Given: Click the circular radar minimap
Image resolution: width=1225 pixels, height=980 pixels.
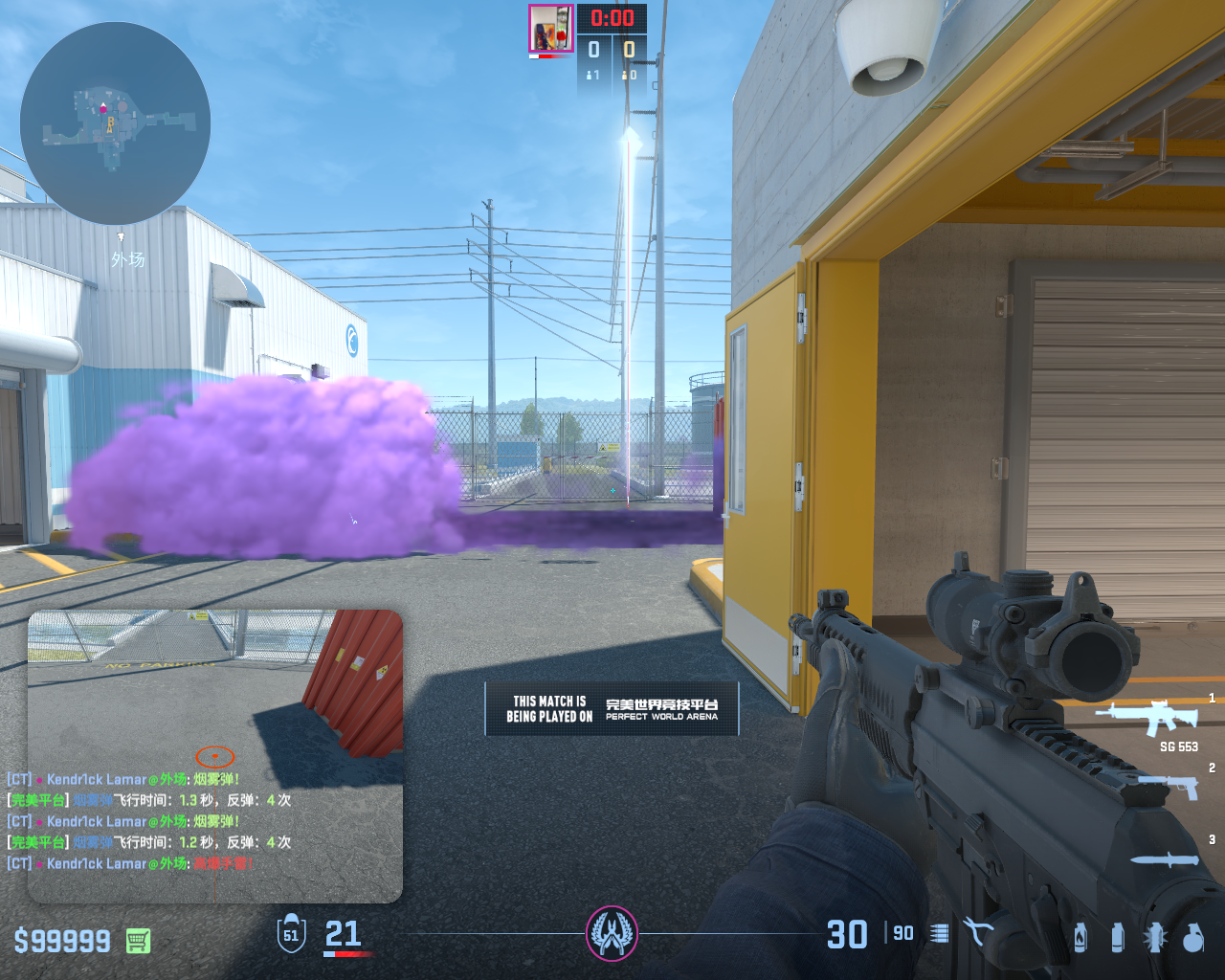Looking at the screenshot, I should click(x=115, y=124).
